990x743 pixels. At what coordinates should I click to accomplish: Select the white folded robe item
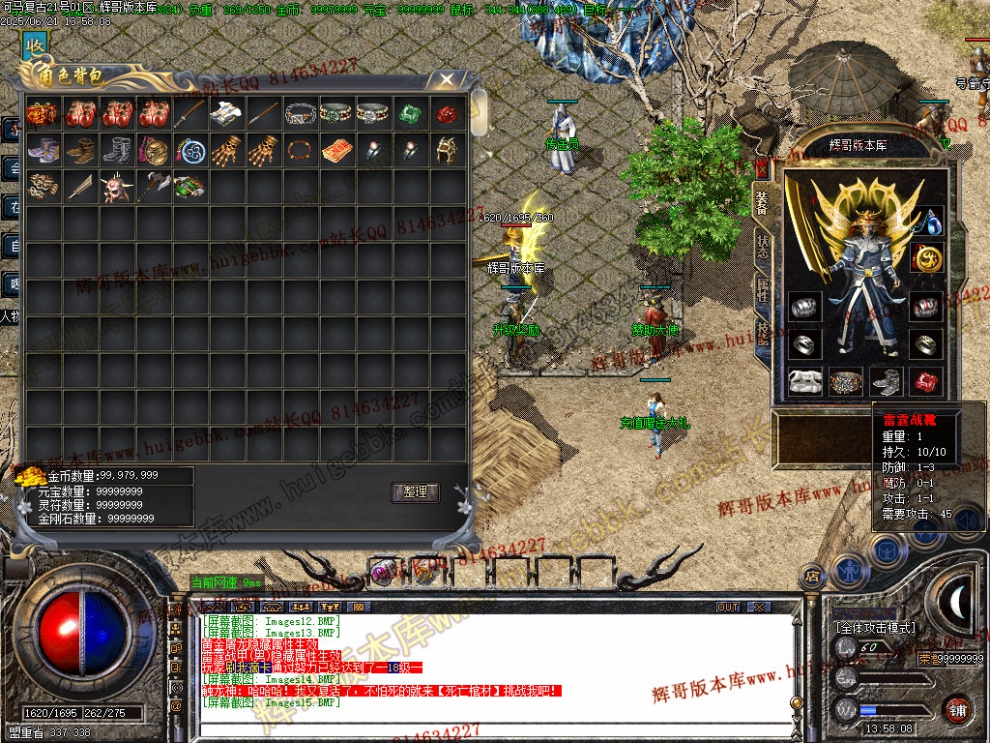coord(225,113)
